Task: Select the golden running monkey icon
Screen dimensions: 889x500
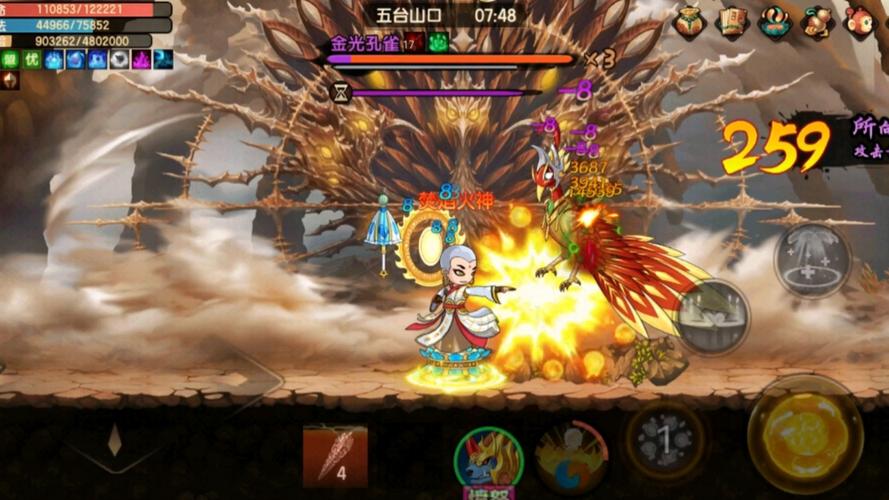Action: pos(817,22)
